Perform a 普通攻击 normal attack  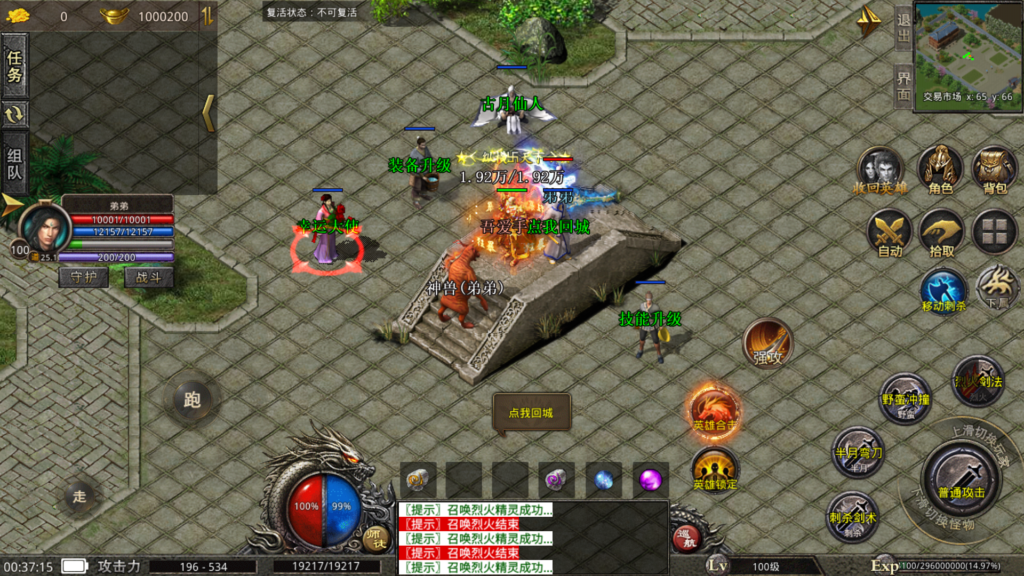point(961,475)
